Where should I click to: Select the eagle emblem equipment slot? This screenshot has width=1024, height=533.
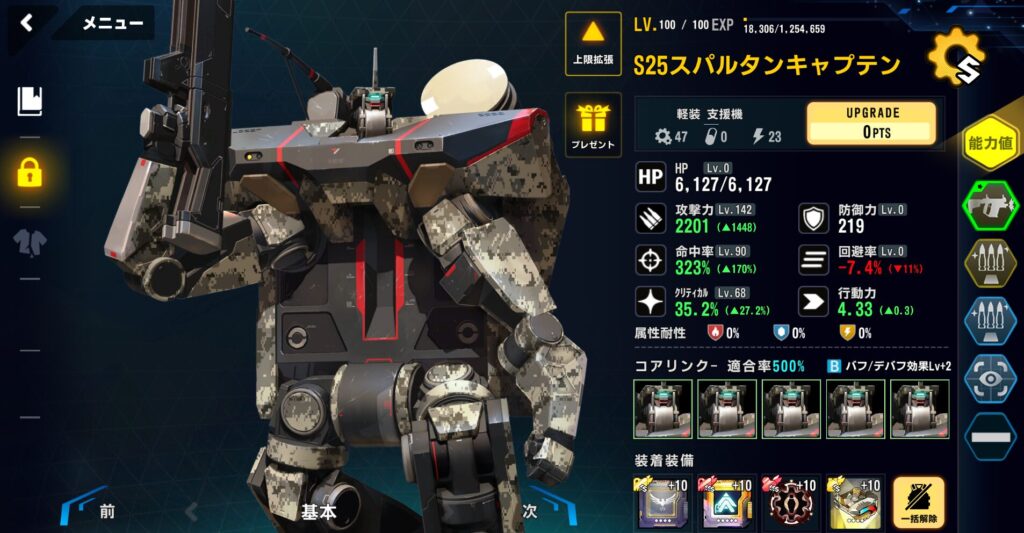point(662,503)
